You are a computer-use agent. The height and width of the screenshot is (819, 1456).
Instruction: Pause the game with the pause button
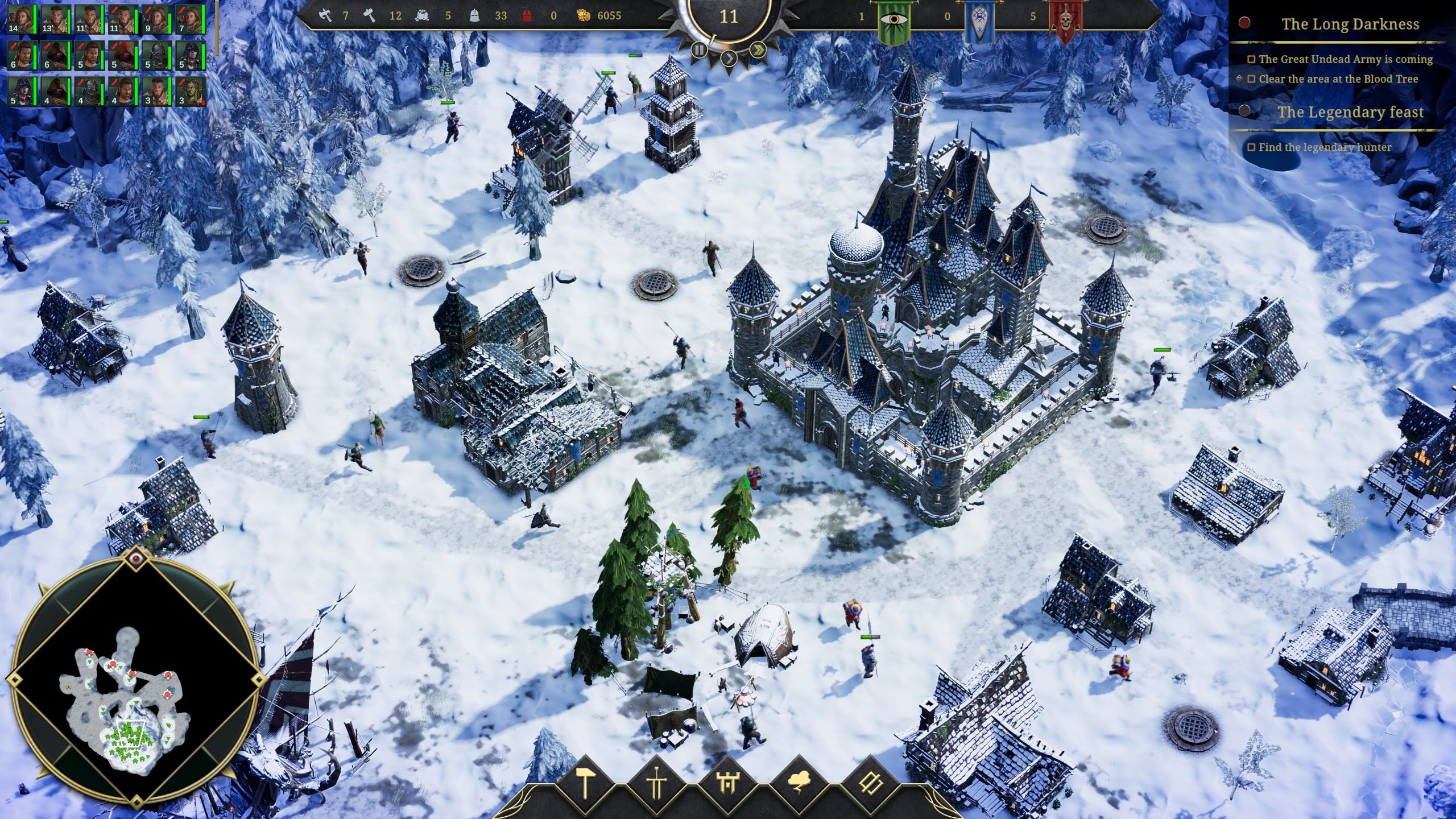[x=699, y=50]
